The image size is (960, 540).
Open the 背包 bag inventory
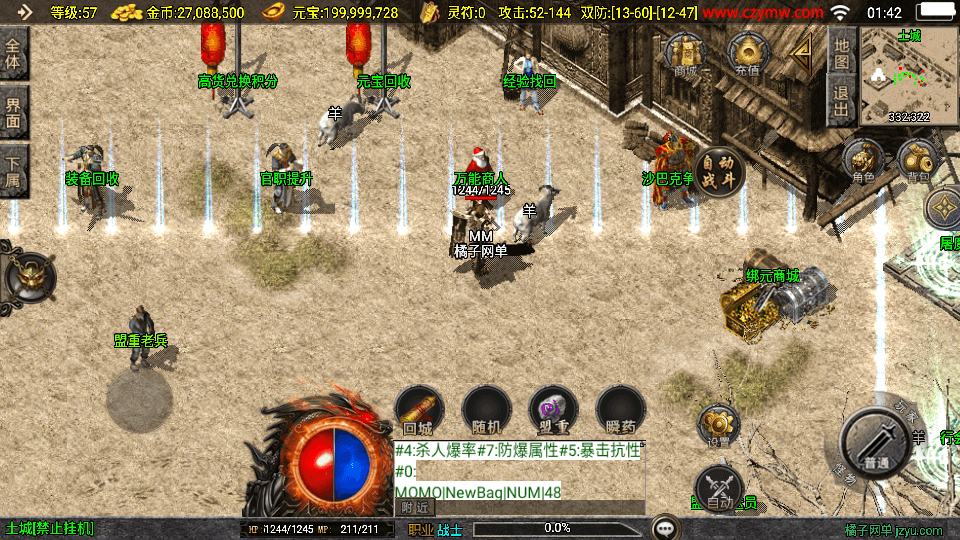[x=917, y=161]
